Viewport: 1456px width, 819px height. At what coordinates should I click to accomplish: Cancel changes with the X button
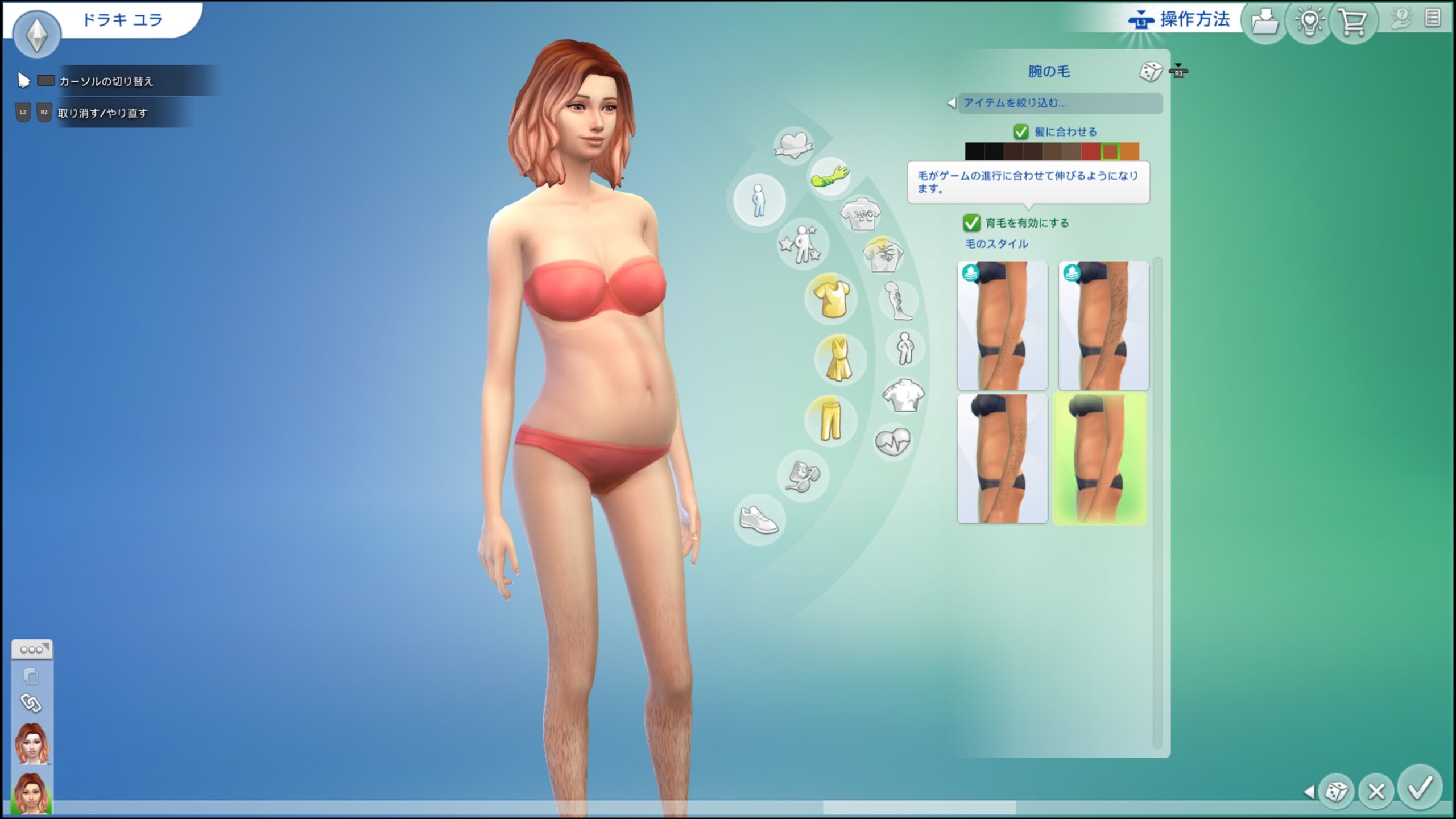(1376, 791)
